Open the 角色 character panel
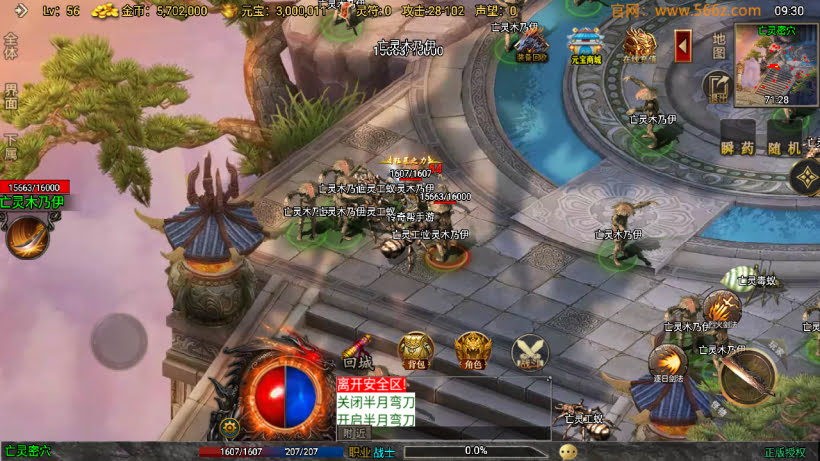Viewport: 820px width, 461px height. (x=473, y=350)
